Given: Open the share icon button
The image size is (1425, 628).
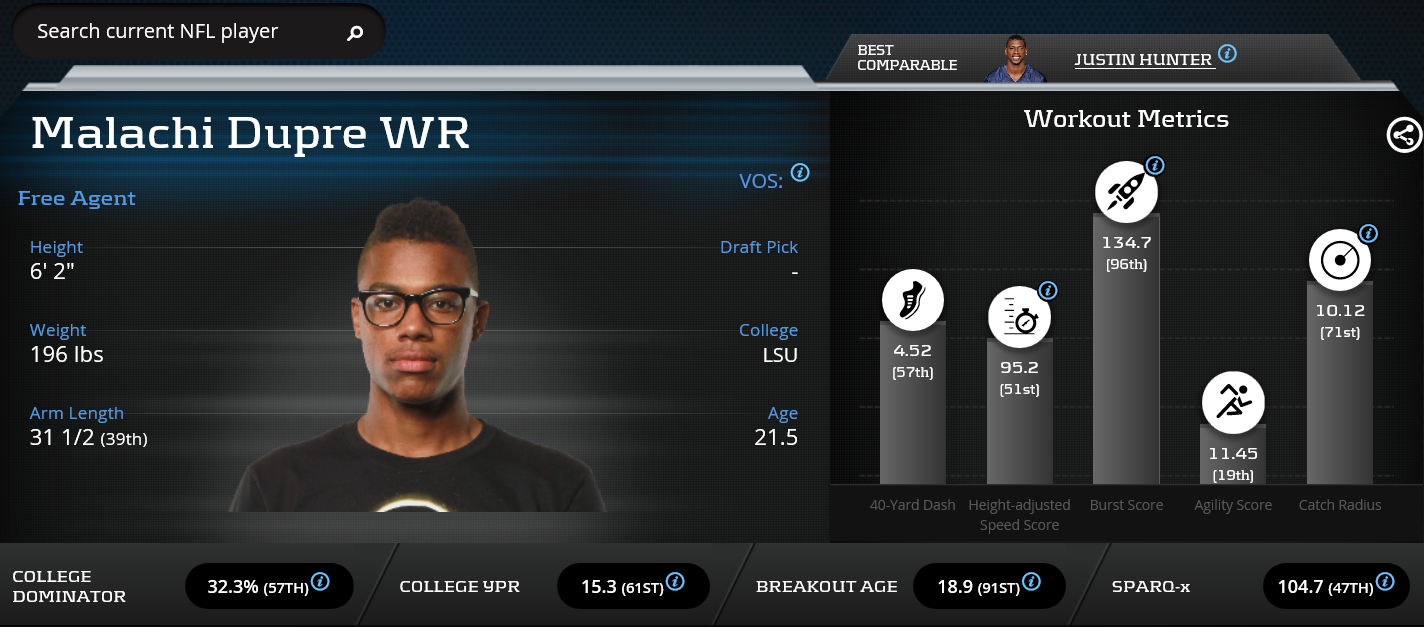Looking at the screenshot, I should [x=1404, y=135].
